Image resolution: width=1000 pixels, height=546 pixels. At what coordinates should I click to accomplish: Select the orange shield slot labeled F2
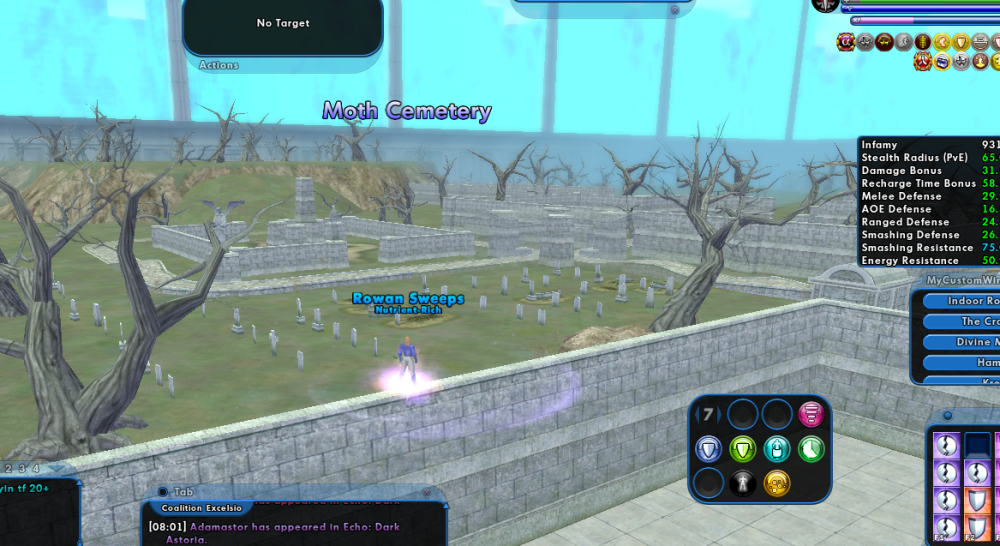coord(977,526)
